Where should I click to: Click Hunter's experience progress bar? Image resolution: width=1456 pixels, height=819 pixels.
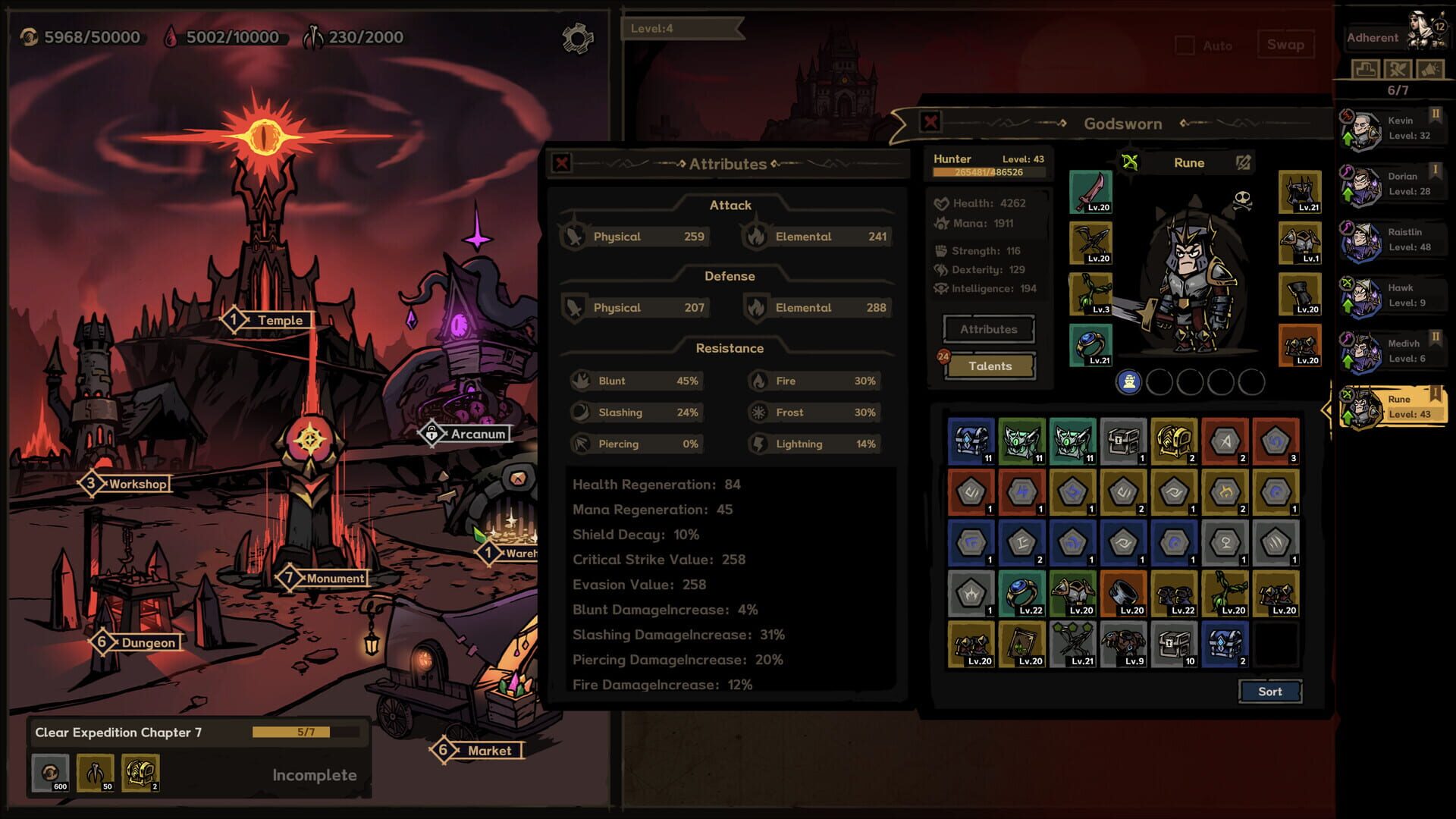click(x=988, y=173)
